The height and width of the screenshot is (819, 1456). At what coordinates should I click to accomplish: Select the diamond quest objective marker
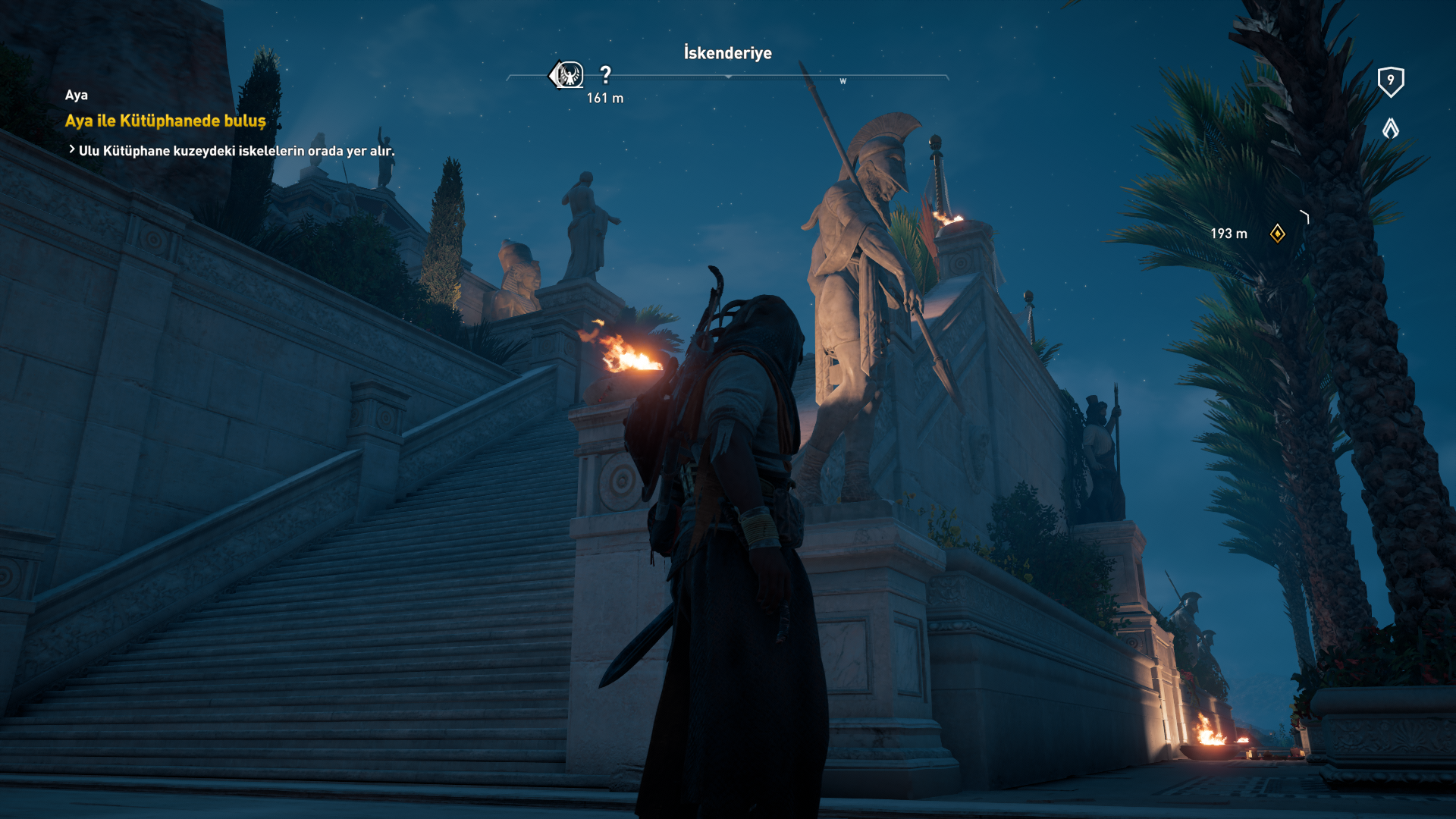click(x=1277, y=234)
